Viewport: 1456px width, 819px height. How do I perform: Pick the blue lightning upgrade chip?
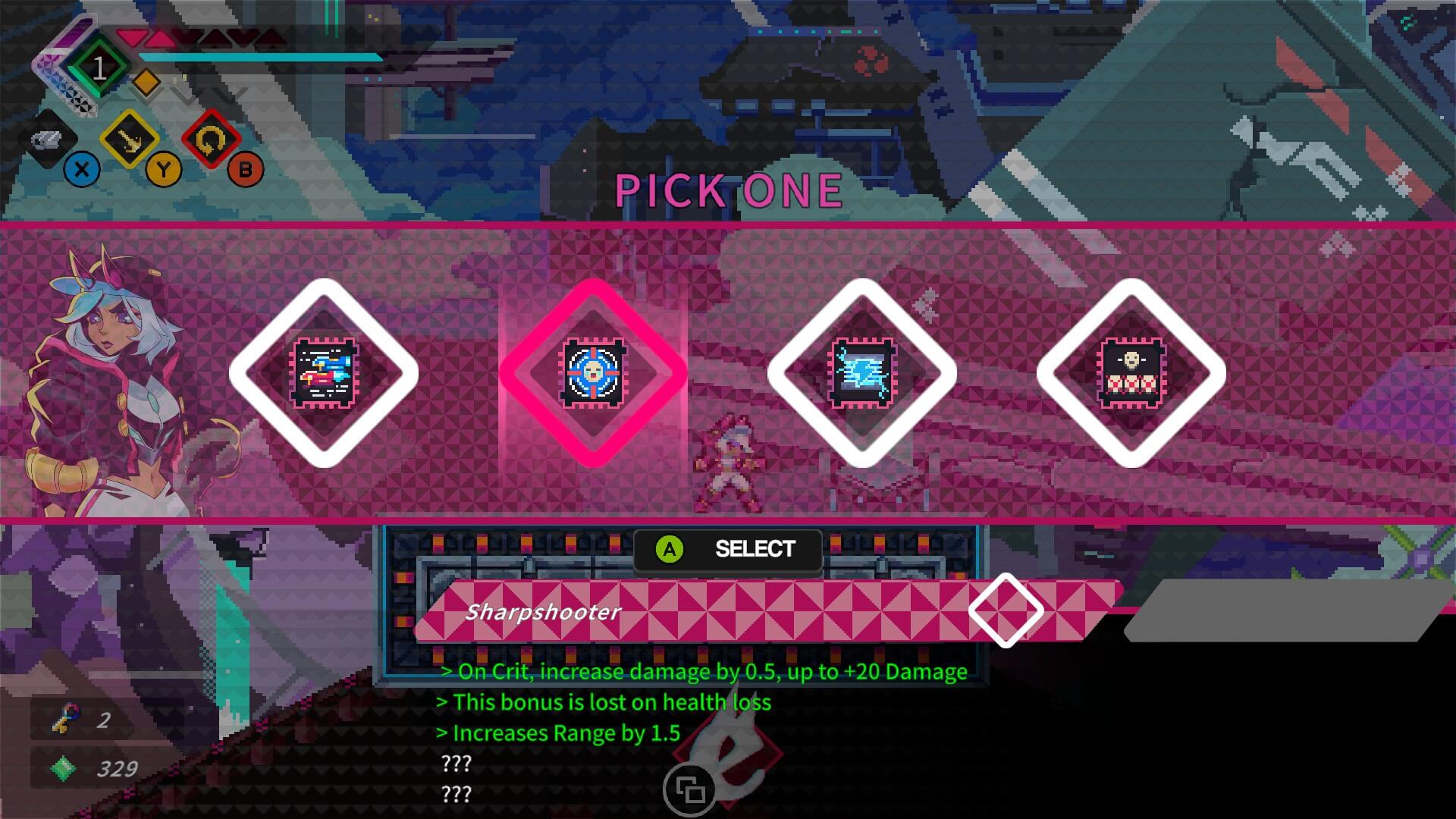pos(862,372)
